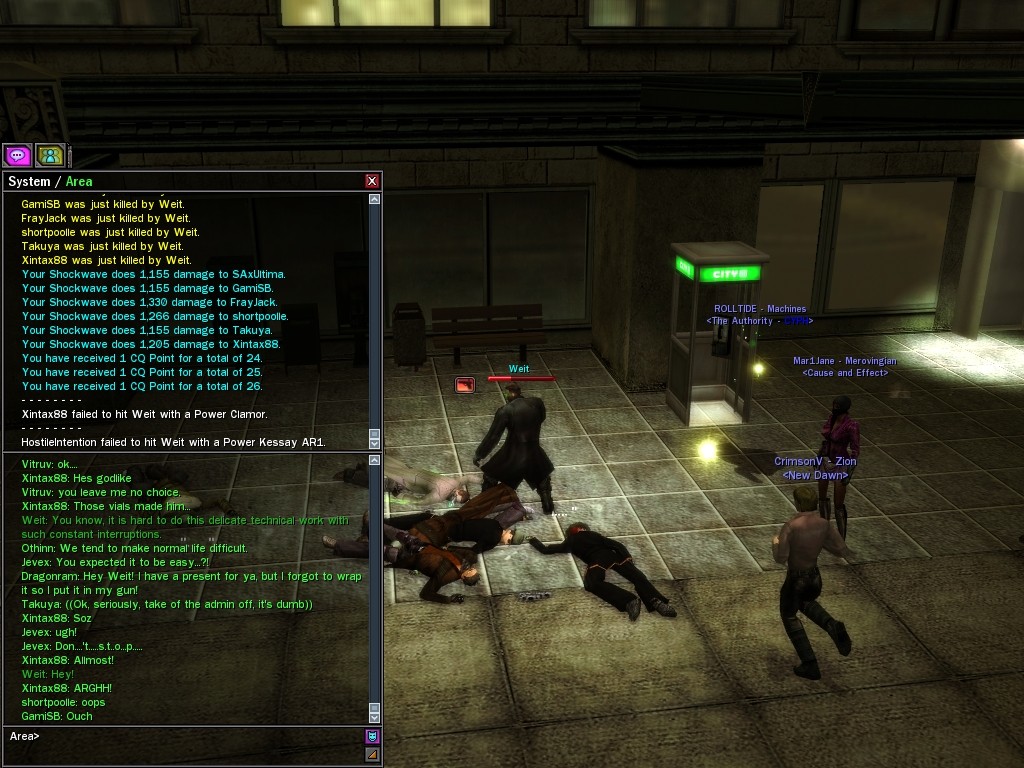Open the green people/social icon

tap(50, 155)
